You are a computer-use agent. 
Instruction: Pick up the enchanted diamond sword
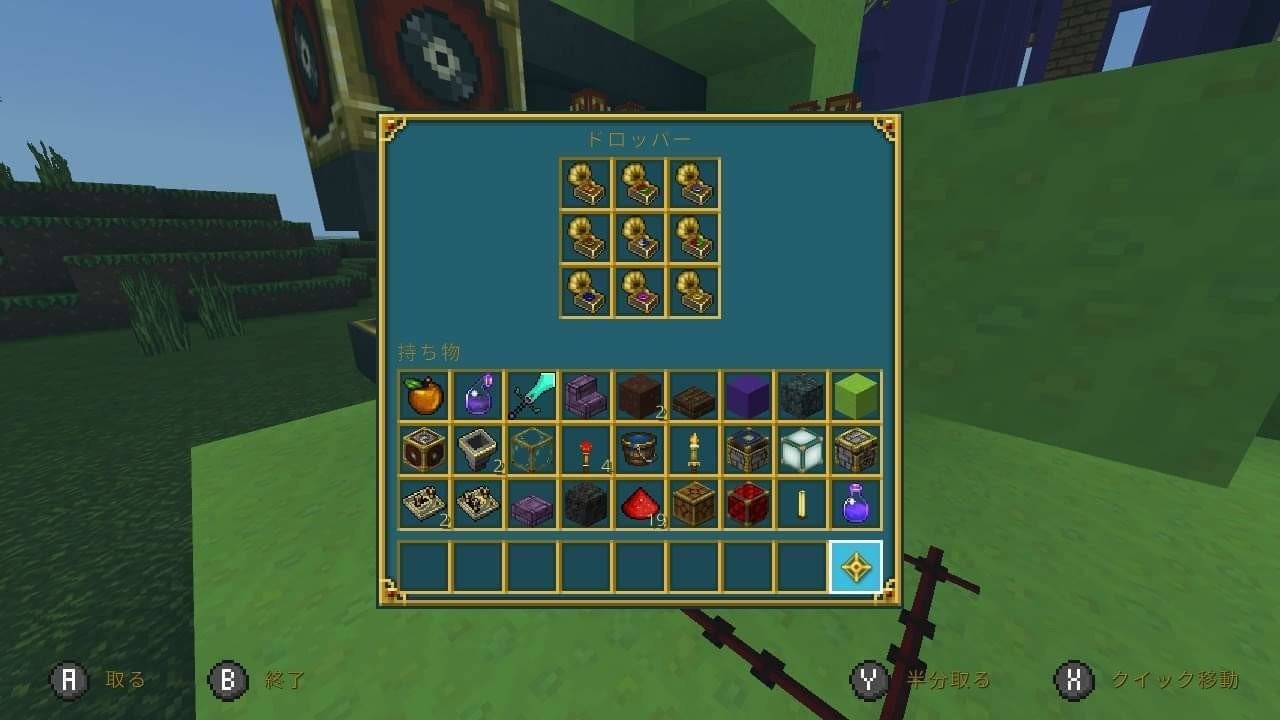click(x=530, y=395)
